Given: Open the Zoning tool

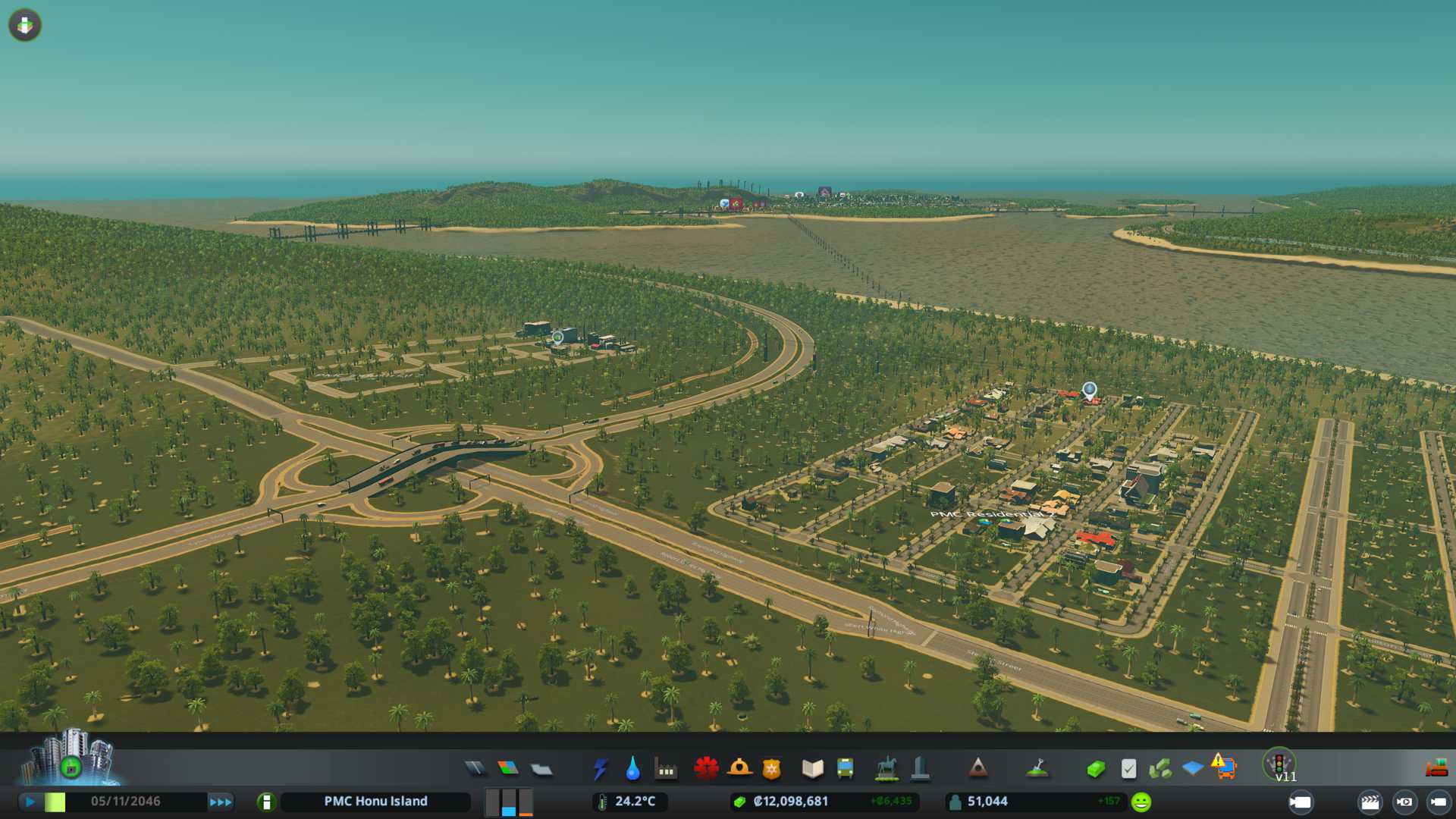Looking at the screenshot, I should [508, 769].
